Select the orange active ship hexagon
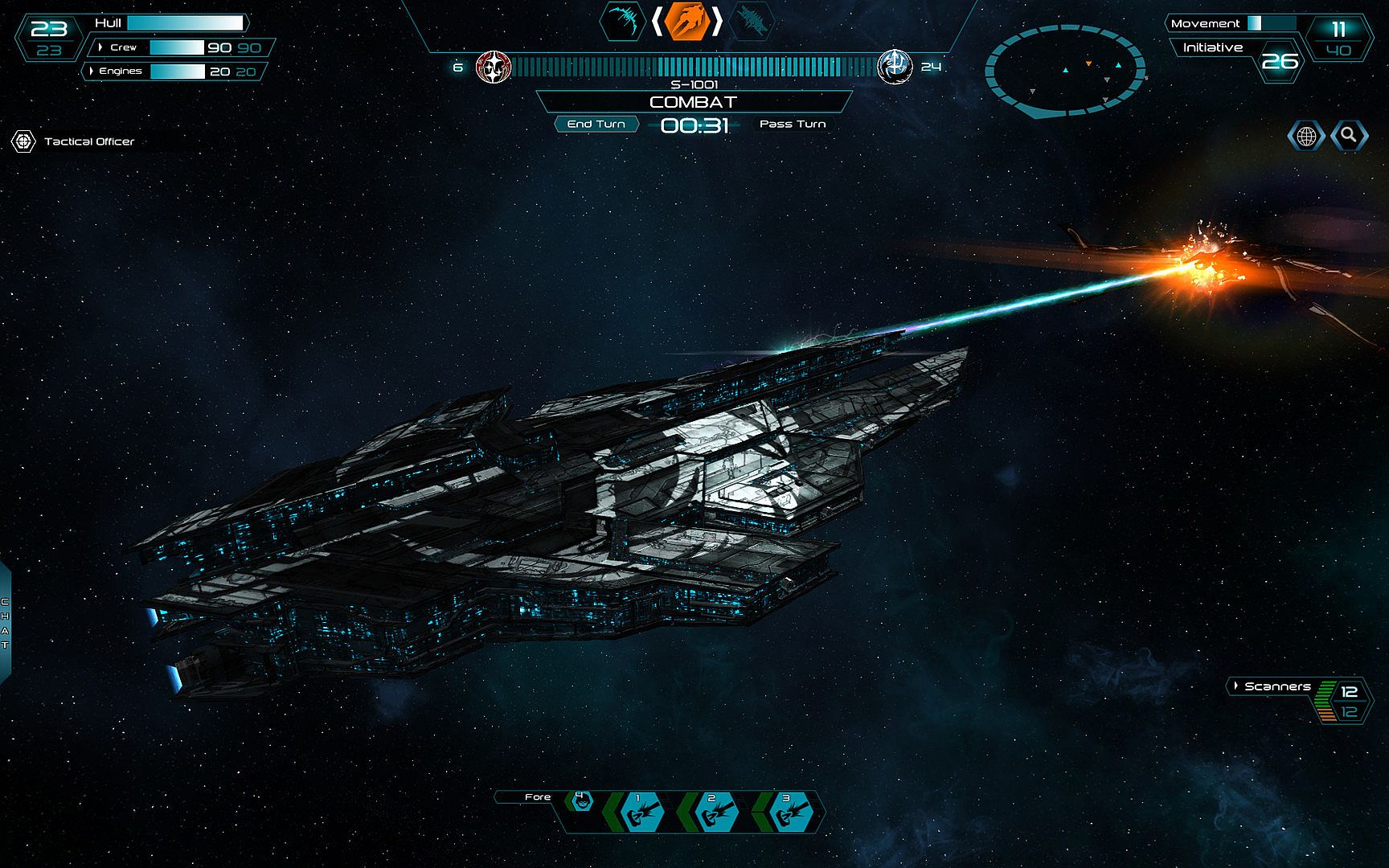Image resolution: width=1389 pixels, height=868 pixels. click(687, 21)
